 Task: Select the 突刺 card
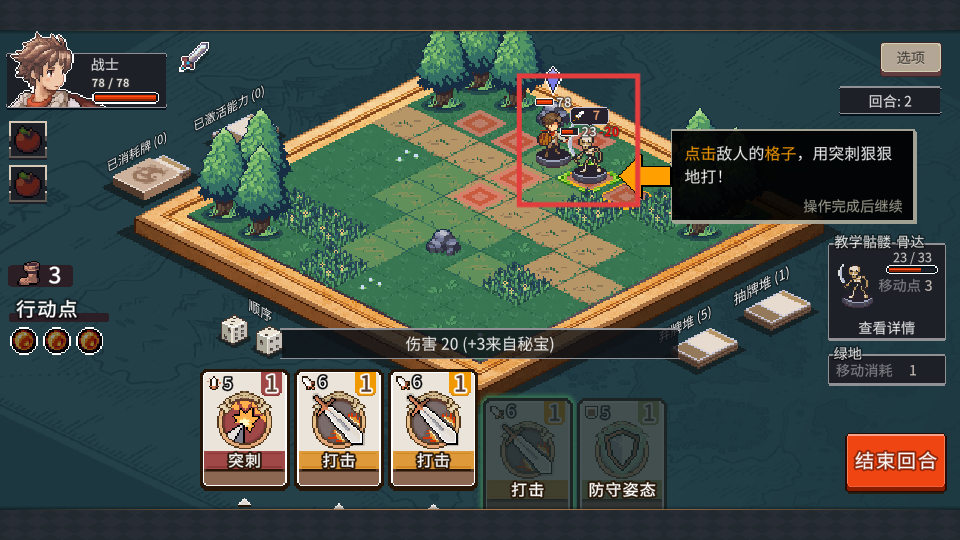[244, 428]
